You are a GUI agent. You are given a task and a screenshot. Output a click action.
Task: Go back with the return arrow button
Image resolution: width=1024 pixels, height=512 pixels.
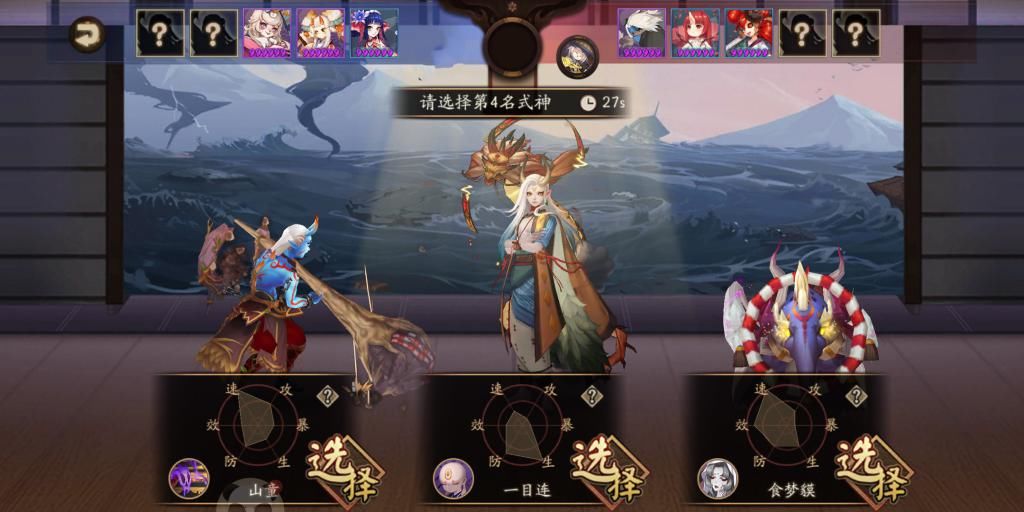[88, 35]
